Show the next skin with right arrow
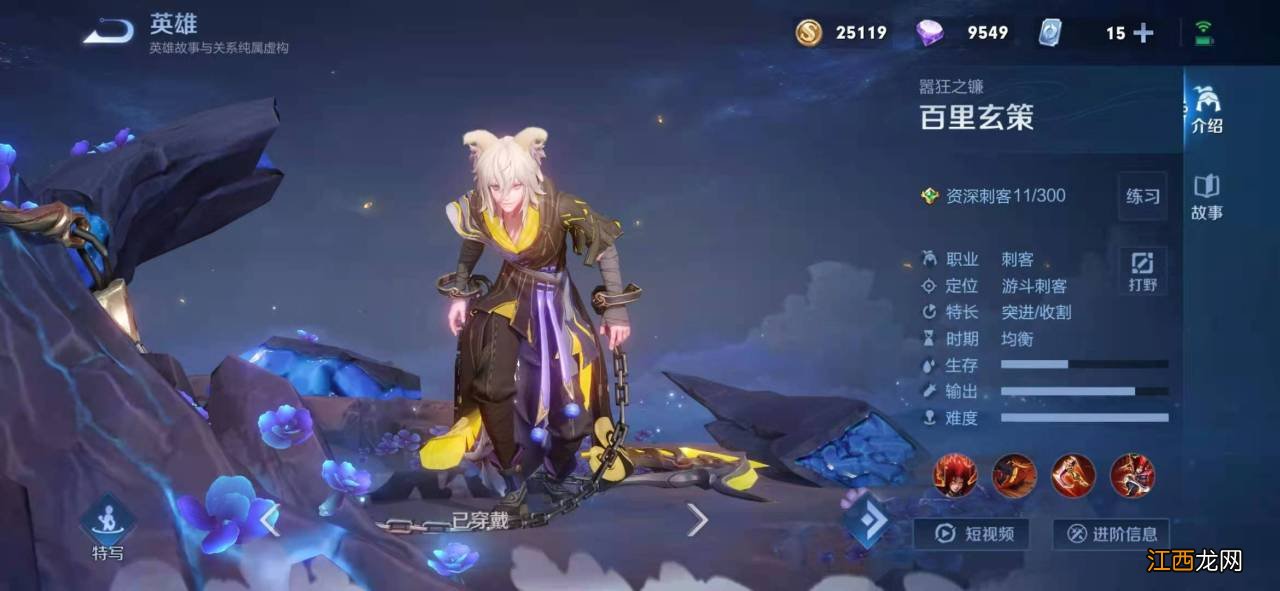The image size is (1280, 591). click(697, 519)
